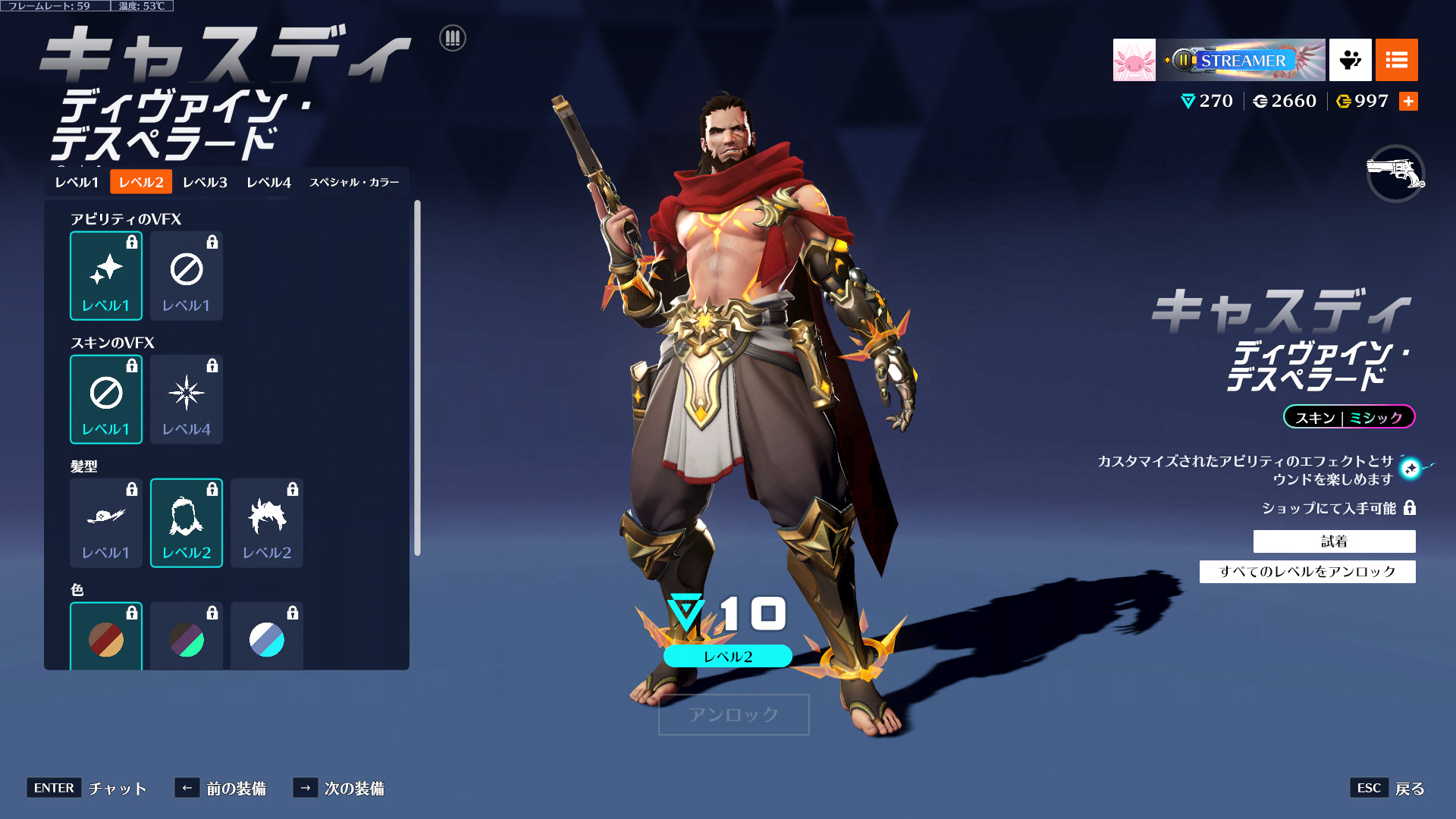Image resolution: width=1456 pixels, height=819 pixels.
Task: Pick the purple and green color swatch
Action: tap(187, 639)
